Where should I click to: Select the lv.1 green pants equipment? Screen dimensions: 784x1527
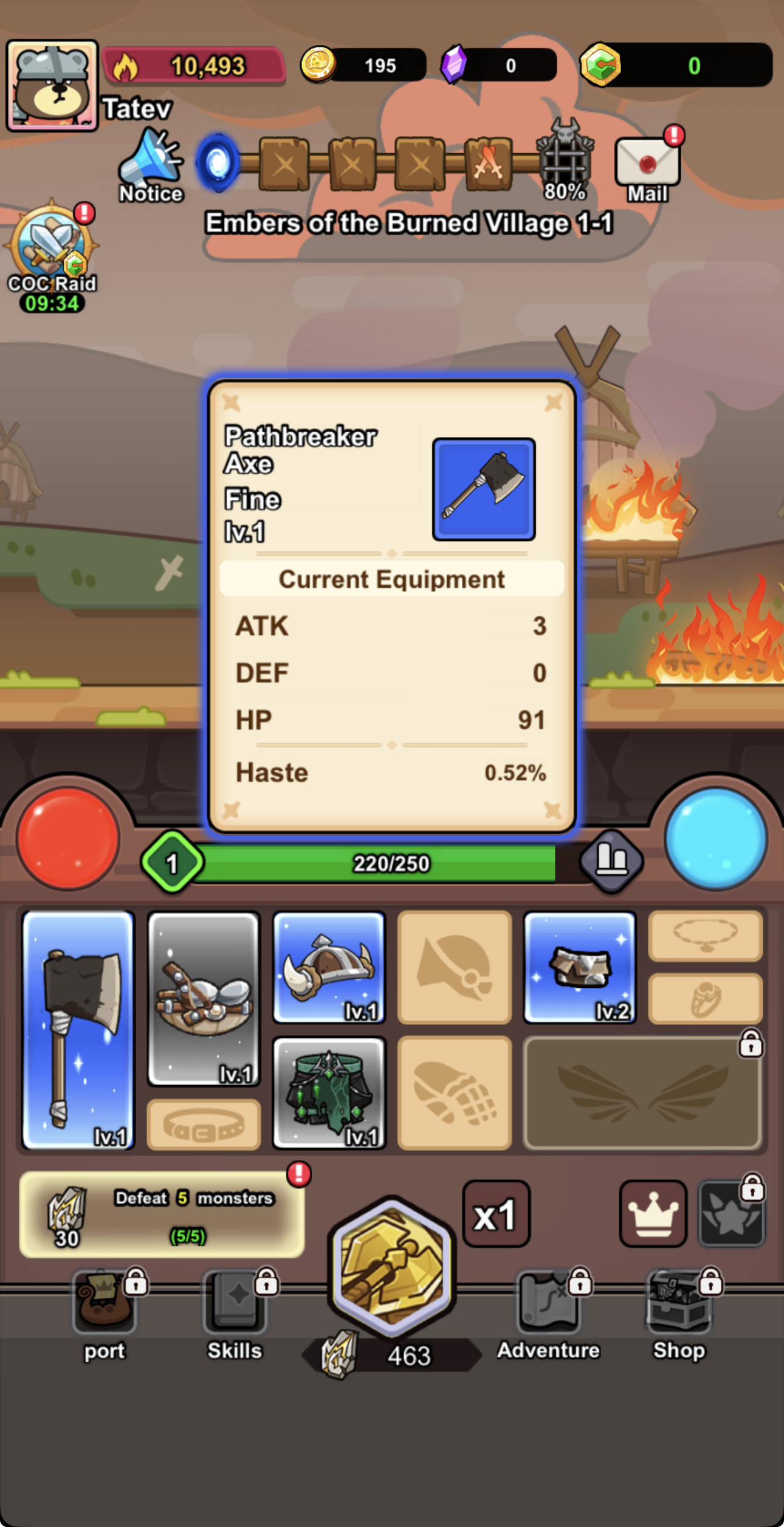[329, 1091]
